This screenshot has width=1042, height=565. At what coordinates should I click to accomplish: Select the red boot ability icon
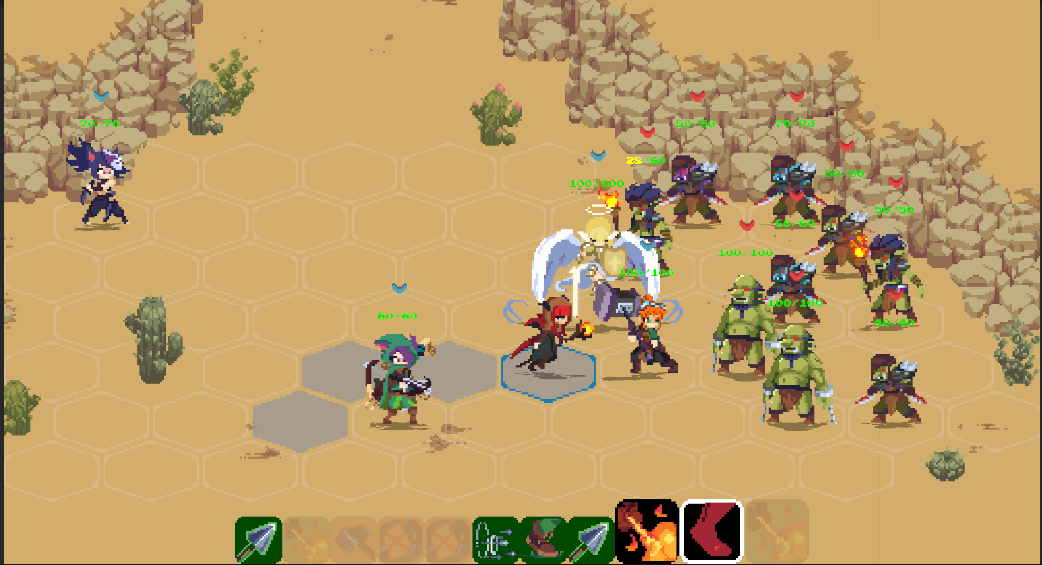tap(712, 531)
